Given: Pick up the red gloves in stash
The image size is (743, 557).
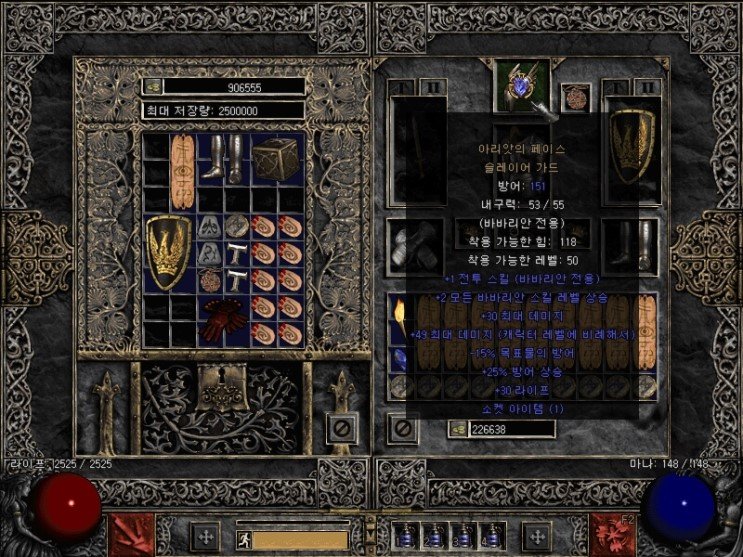Looking at the screenshot, I should pyautogui.click(x=222, y=320).
